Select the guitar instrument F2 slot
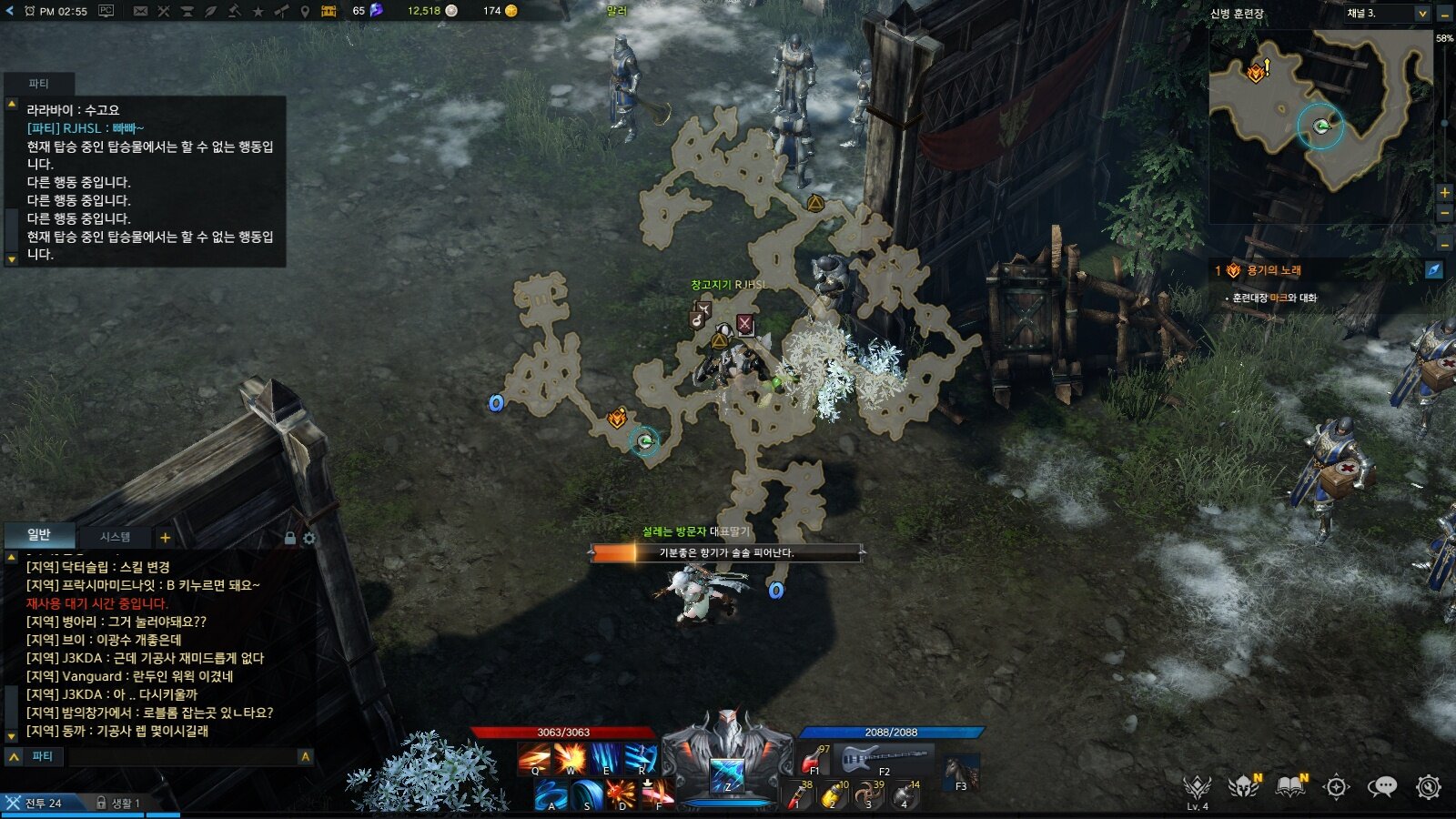 point(885,759)
